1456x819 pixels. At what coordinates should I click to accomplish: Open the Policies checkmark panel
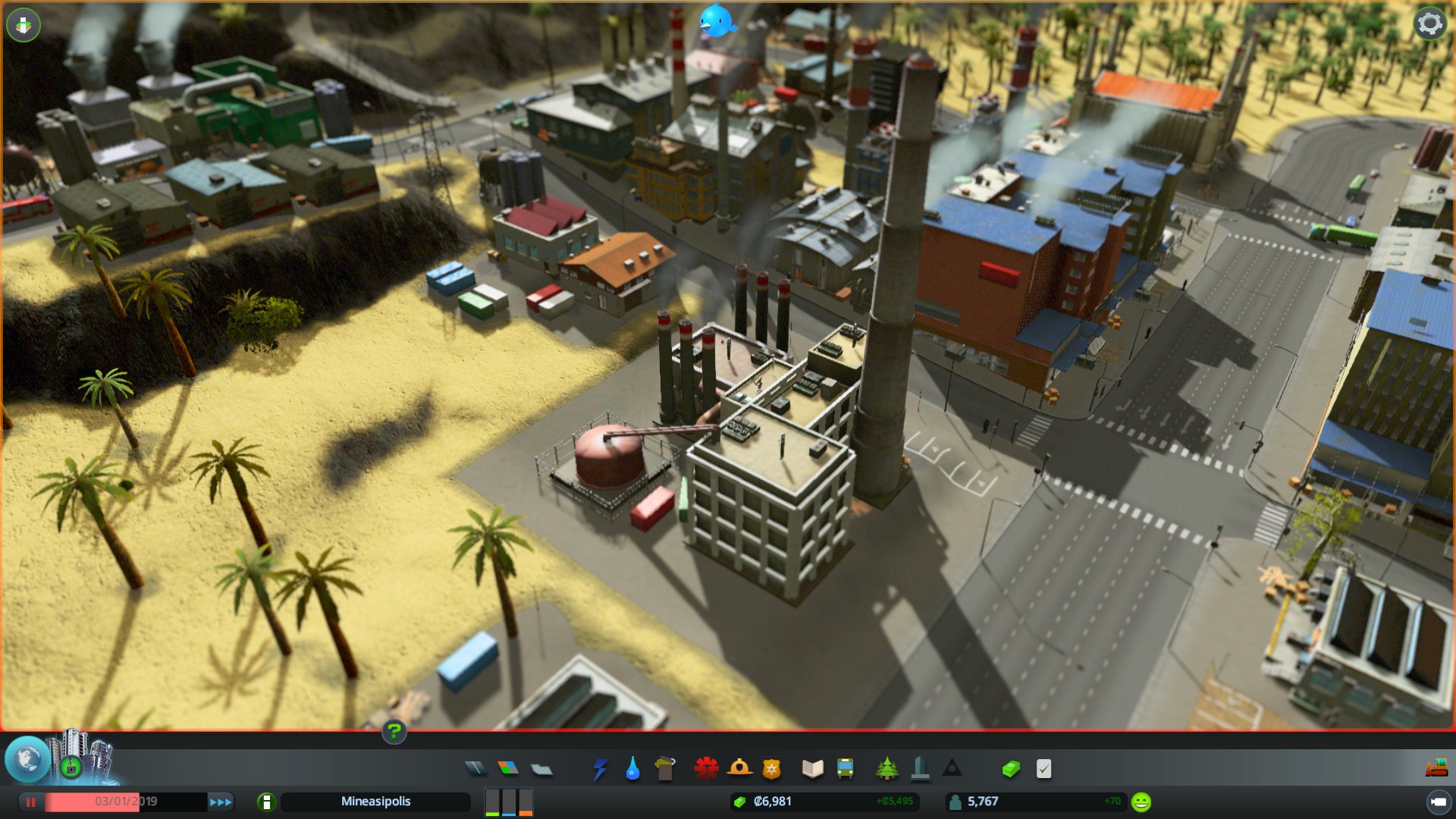pos(1044,769)
